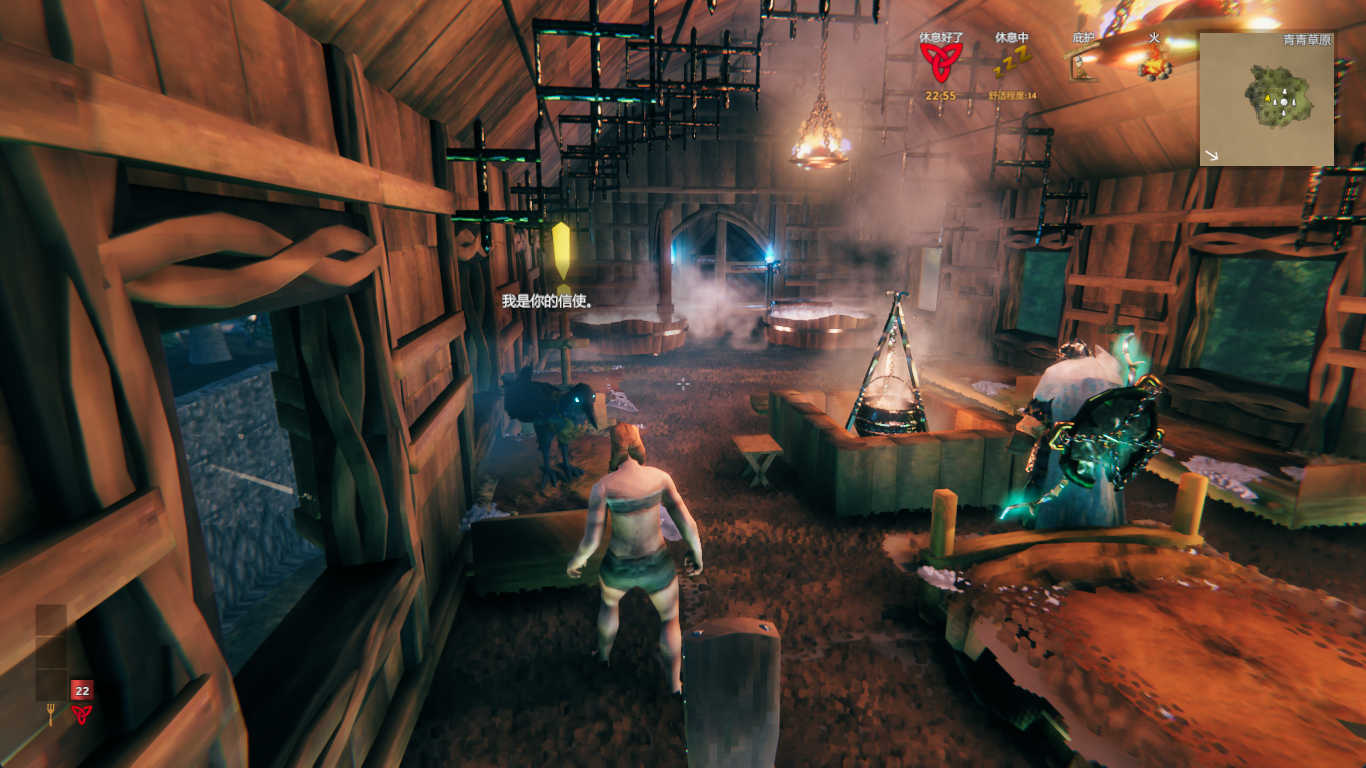This screenshot has height=768, width=1366.
Task: Click the red health knot icon
Action: [x=81, y=714]
